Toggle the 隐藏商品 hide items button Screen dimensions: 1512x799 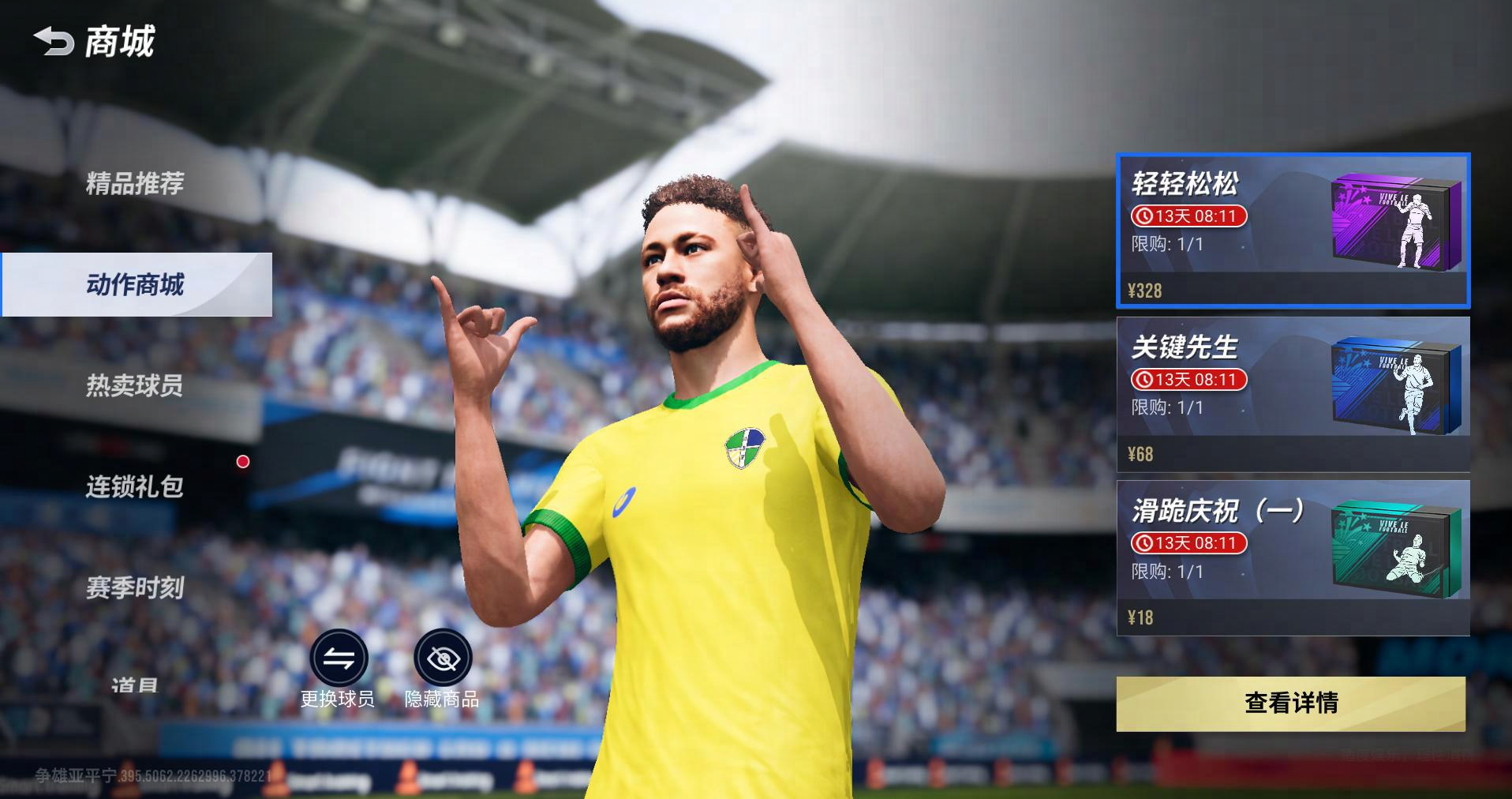[x=443, y=658]
